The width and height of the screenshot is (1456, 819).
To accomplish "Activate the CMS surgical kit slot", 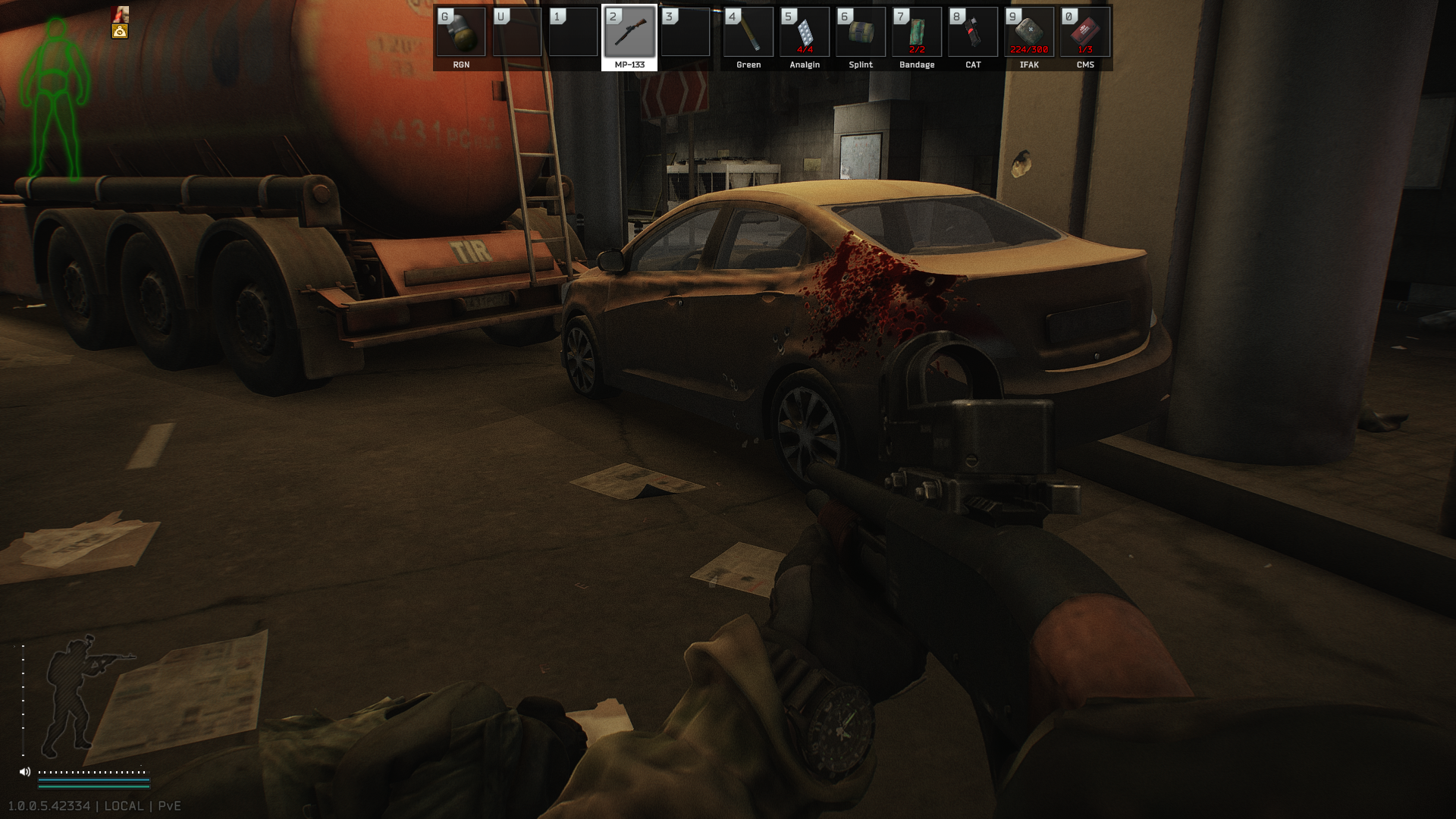I will coord(1085,33).
